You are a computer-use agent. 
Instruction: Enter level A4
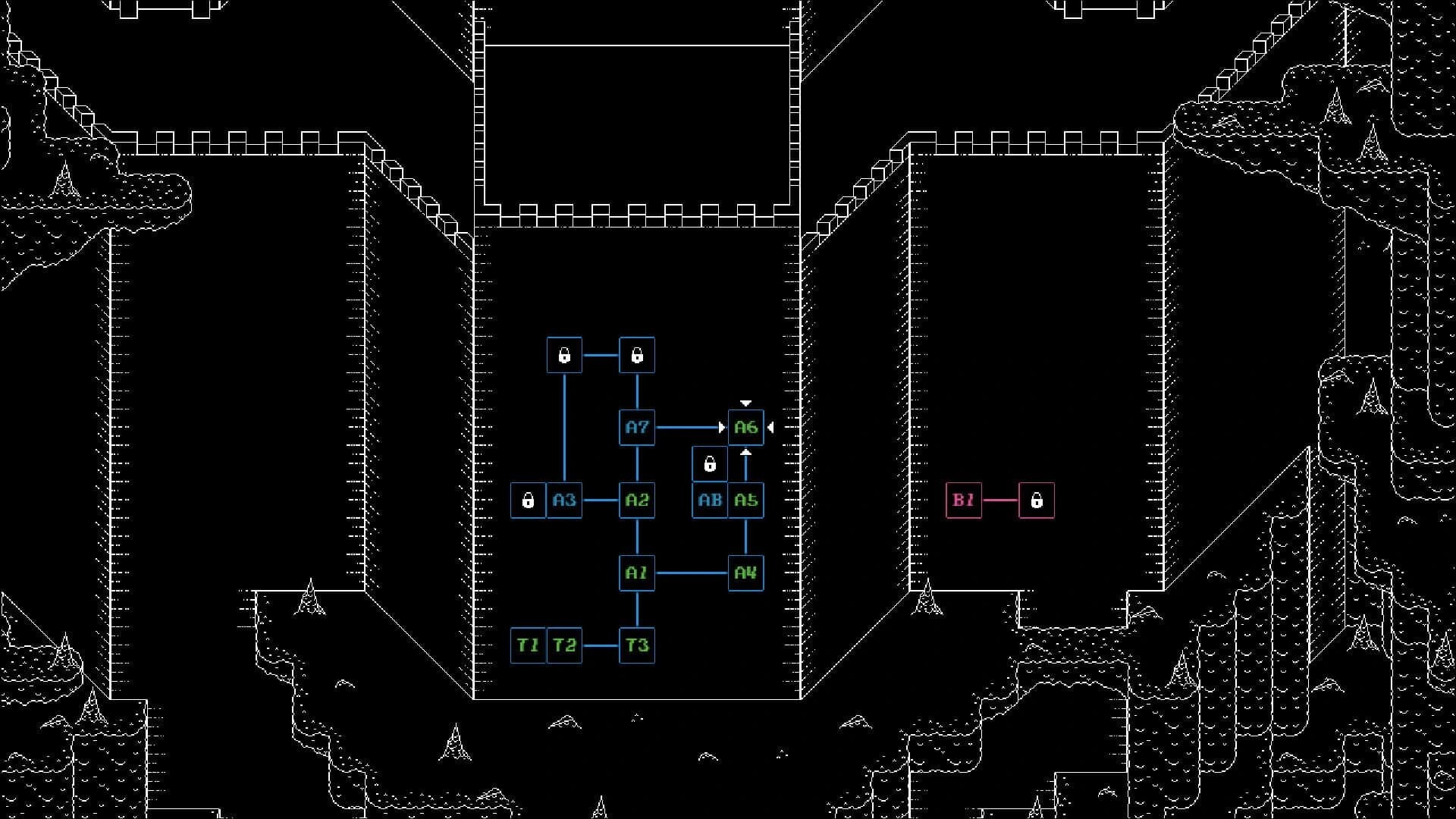(746, 573)
